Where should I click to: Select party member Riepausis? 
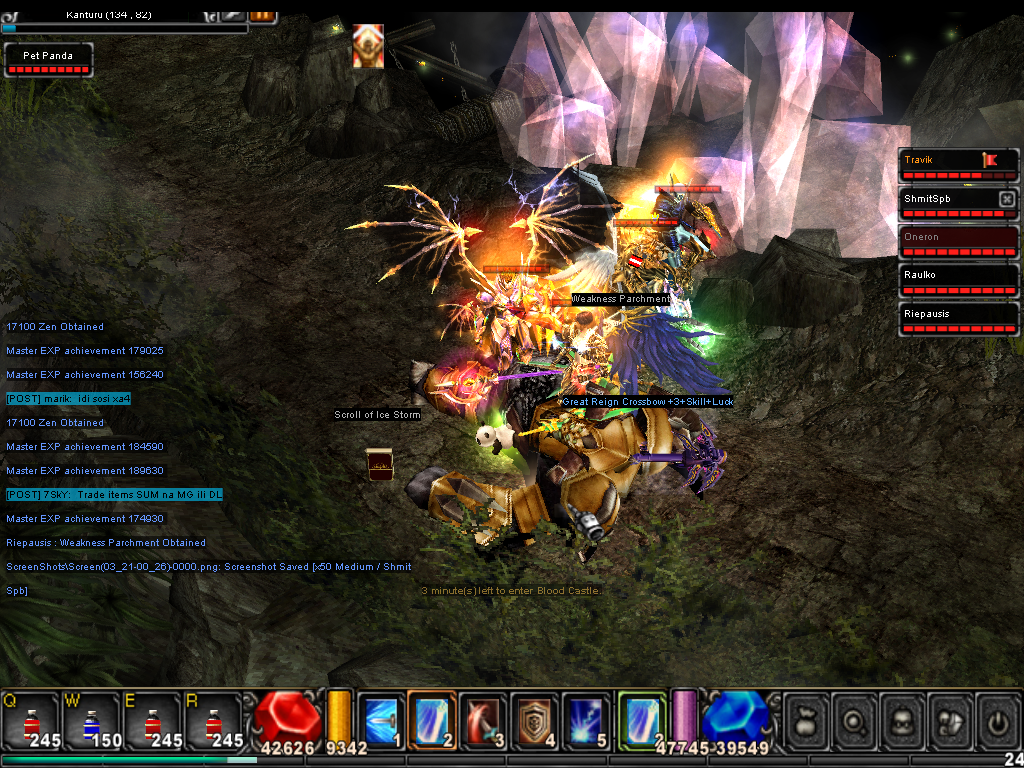click(x=958, y=319)
